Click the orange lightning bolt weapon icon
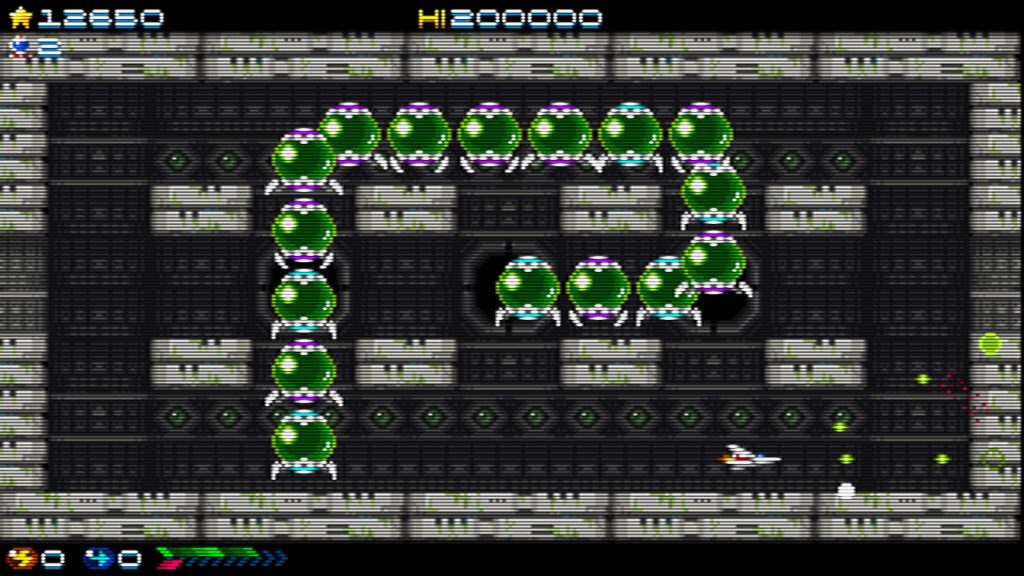Image resolution: width=1024 pixels, height=576 pixels. (21, 557)
